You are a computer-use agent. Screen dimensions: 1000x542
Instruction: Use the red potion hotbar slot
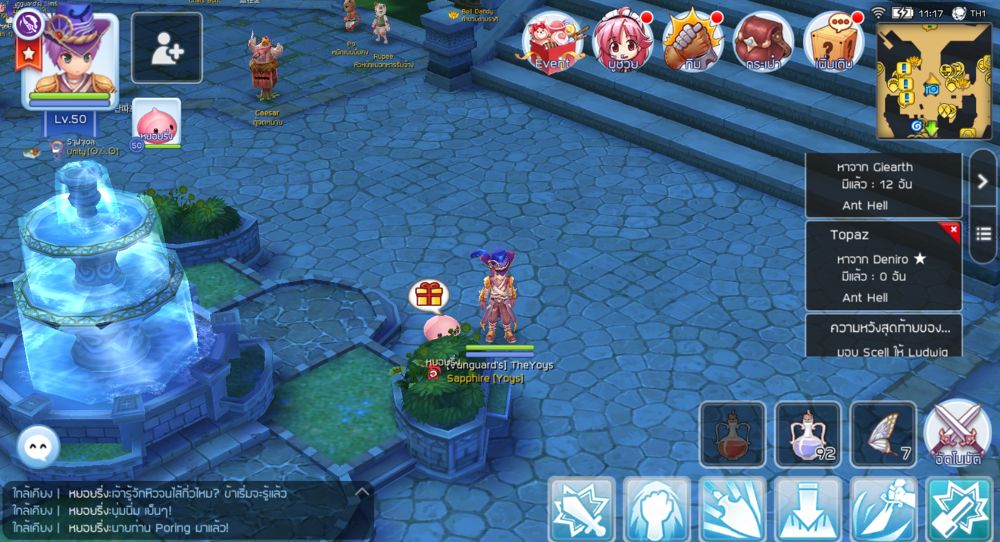(x=732, y=433)
